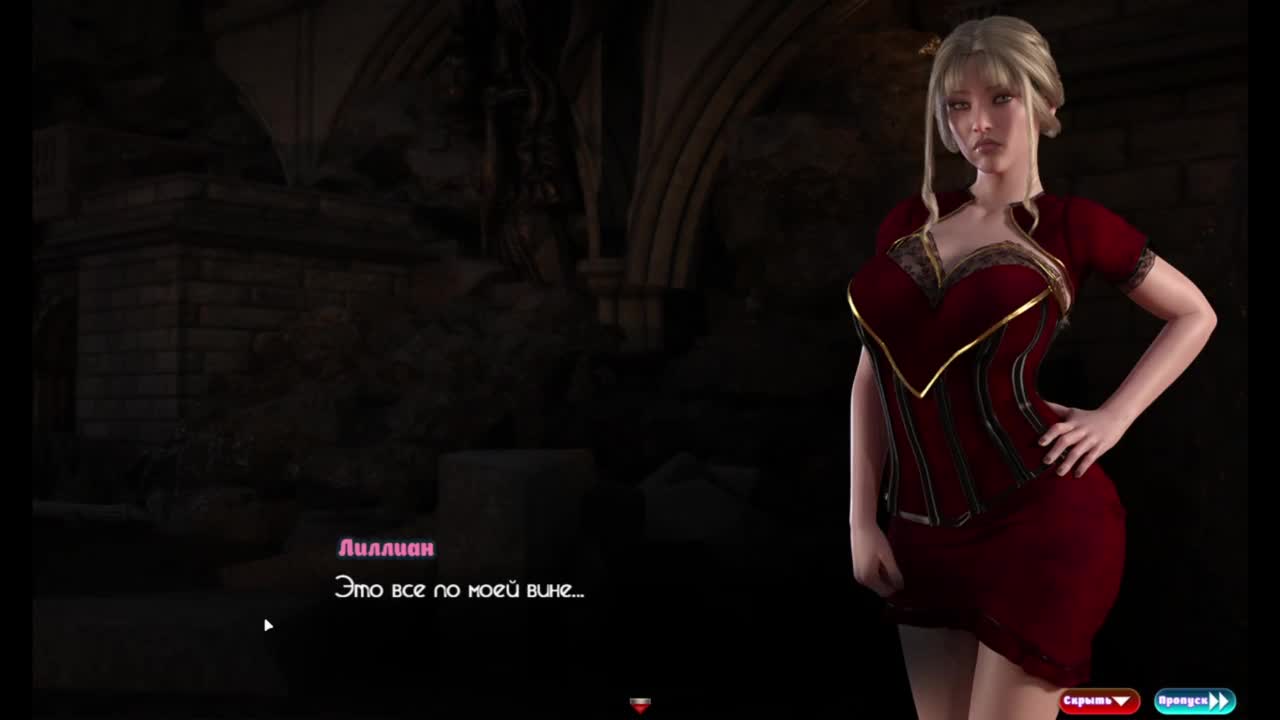
Task: Advance dialogue via the red arrow indicator
Action: [x=640, y=705]
